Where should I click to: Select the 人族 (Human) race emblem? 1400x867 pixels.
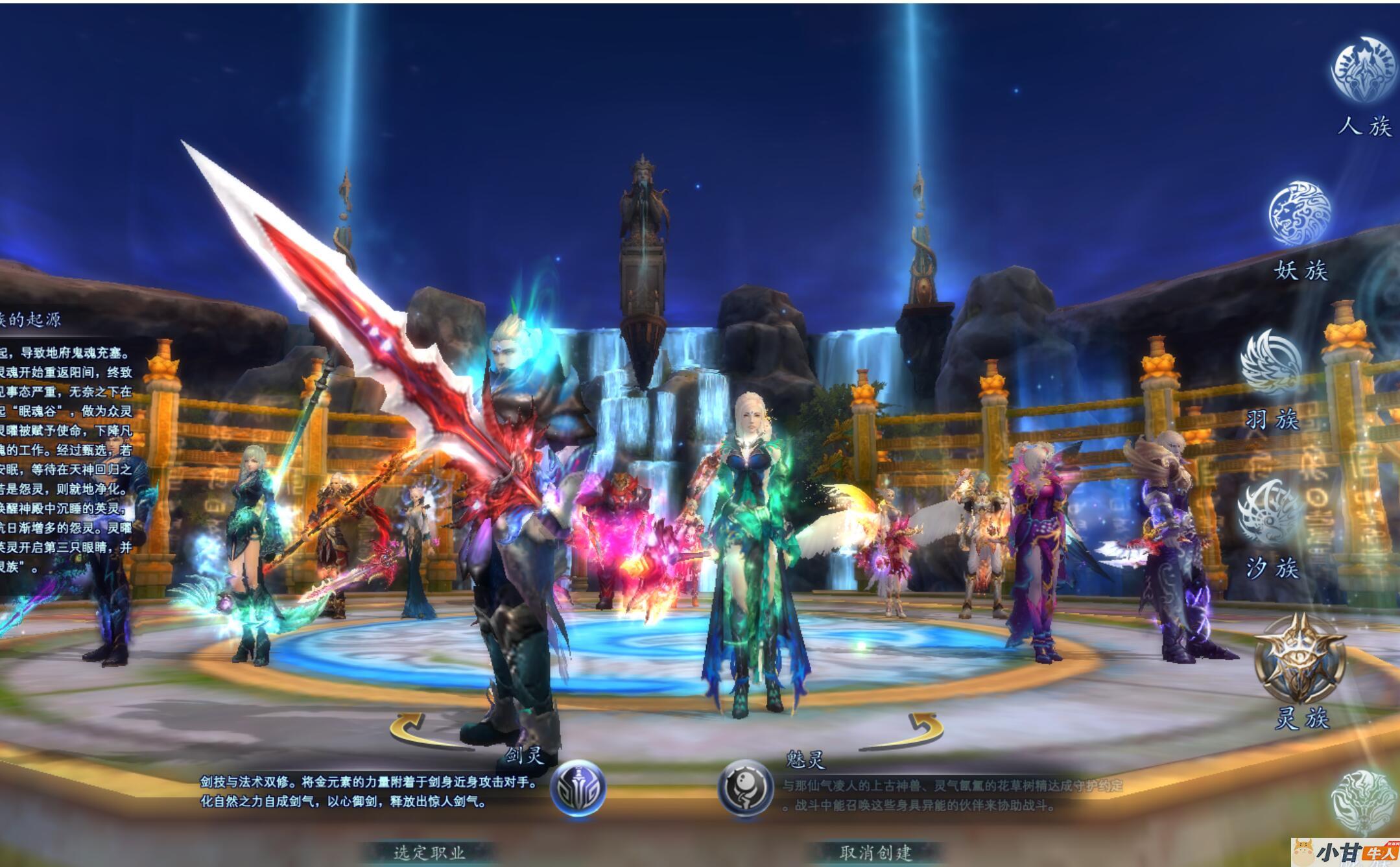(x=1363, y=70)
